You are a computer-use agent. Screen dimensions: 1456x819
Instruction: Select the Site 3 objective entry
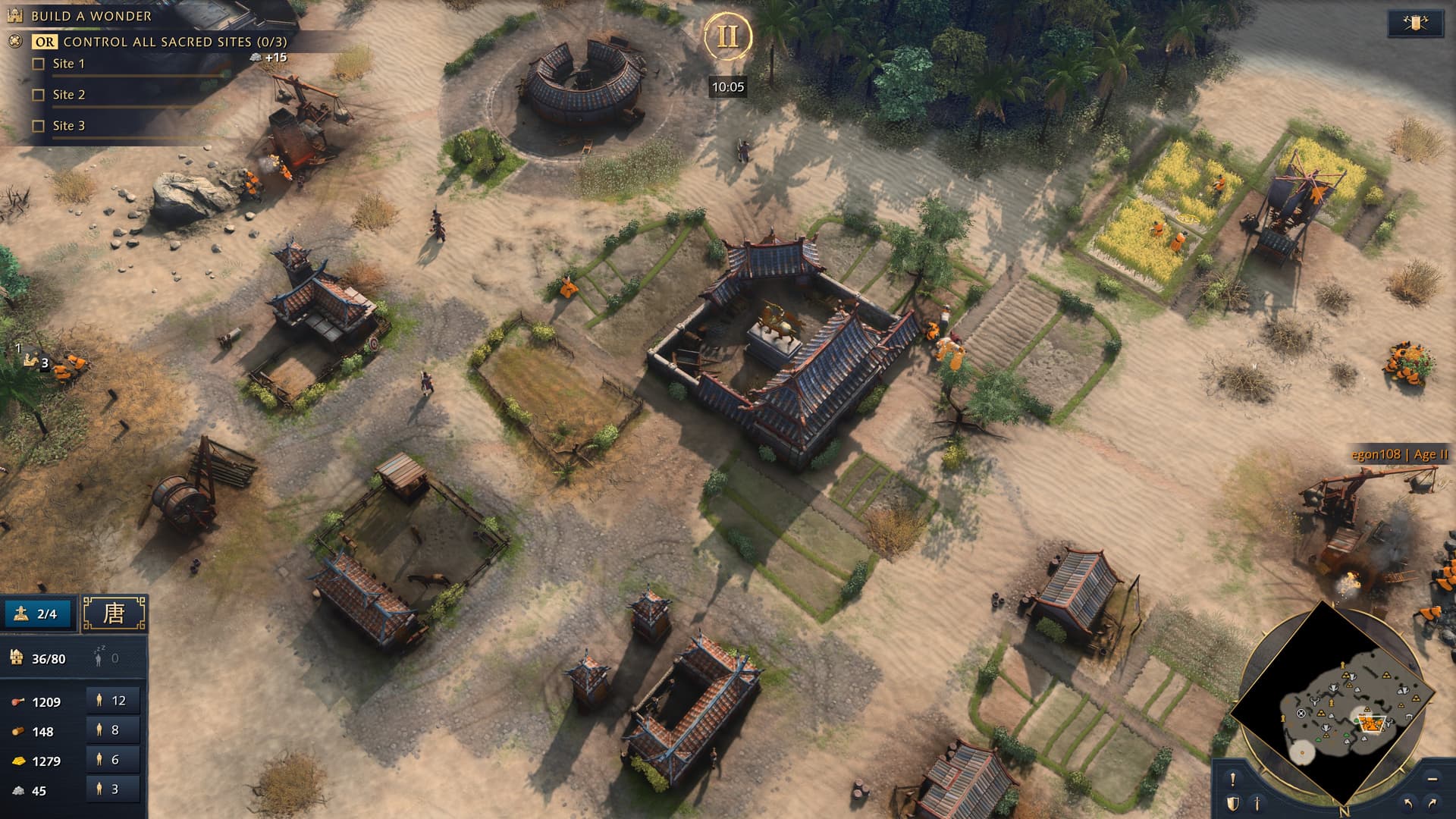(68, 126)
